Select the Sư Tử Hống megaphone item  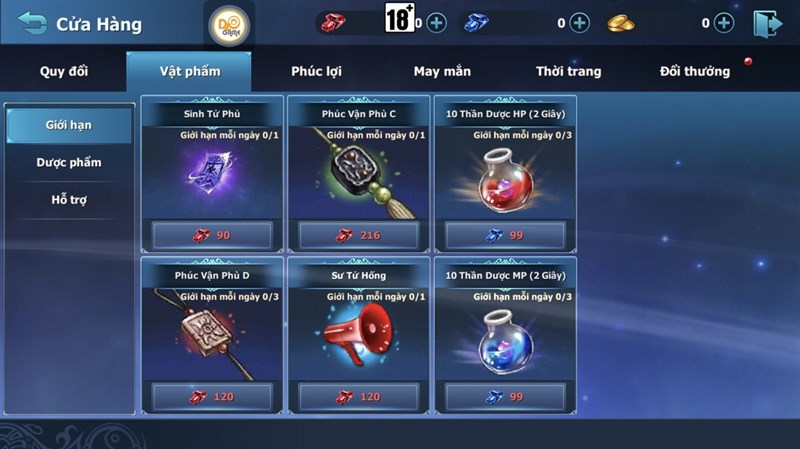(358, 337)
